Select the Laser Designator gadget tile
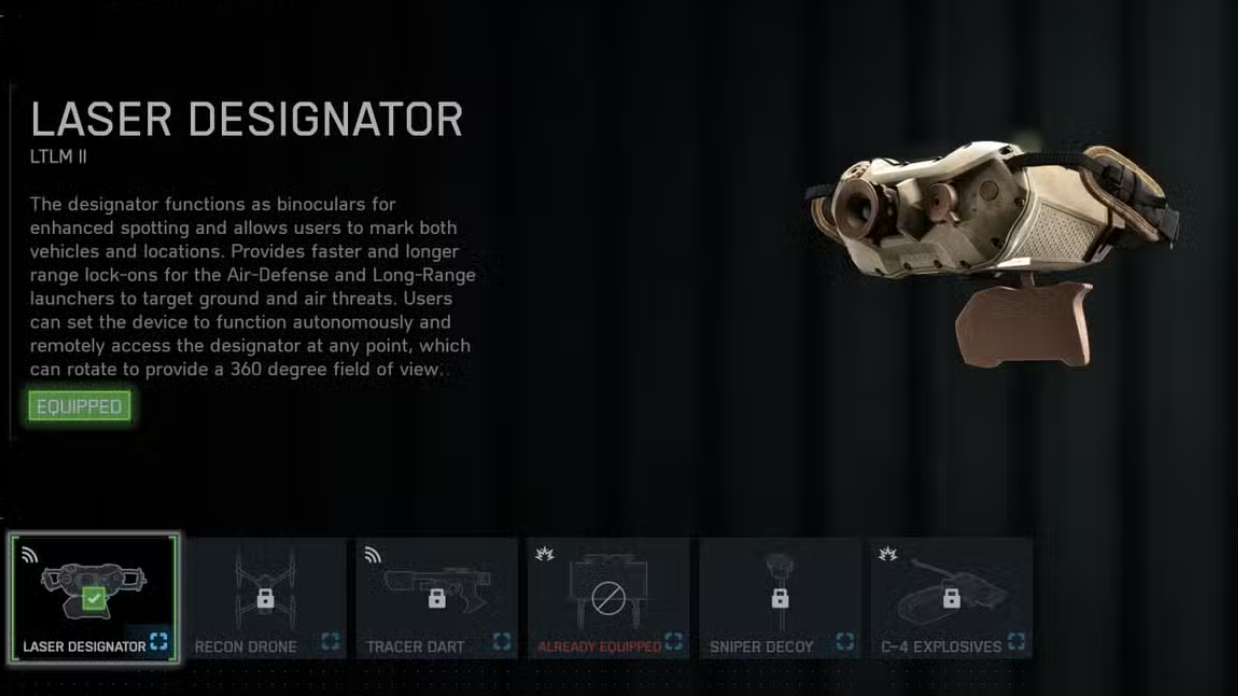Viewport: 1238px width, 696px height. pyautogui.click(x=94, y=598)
